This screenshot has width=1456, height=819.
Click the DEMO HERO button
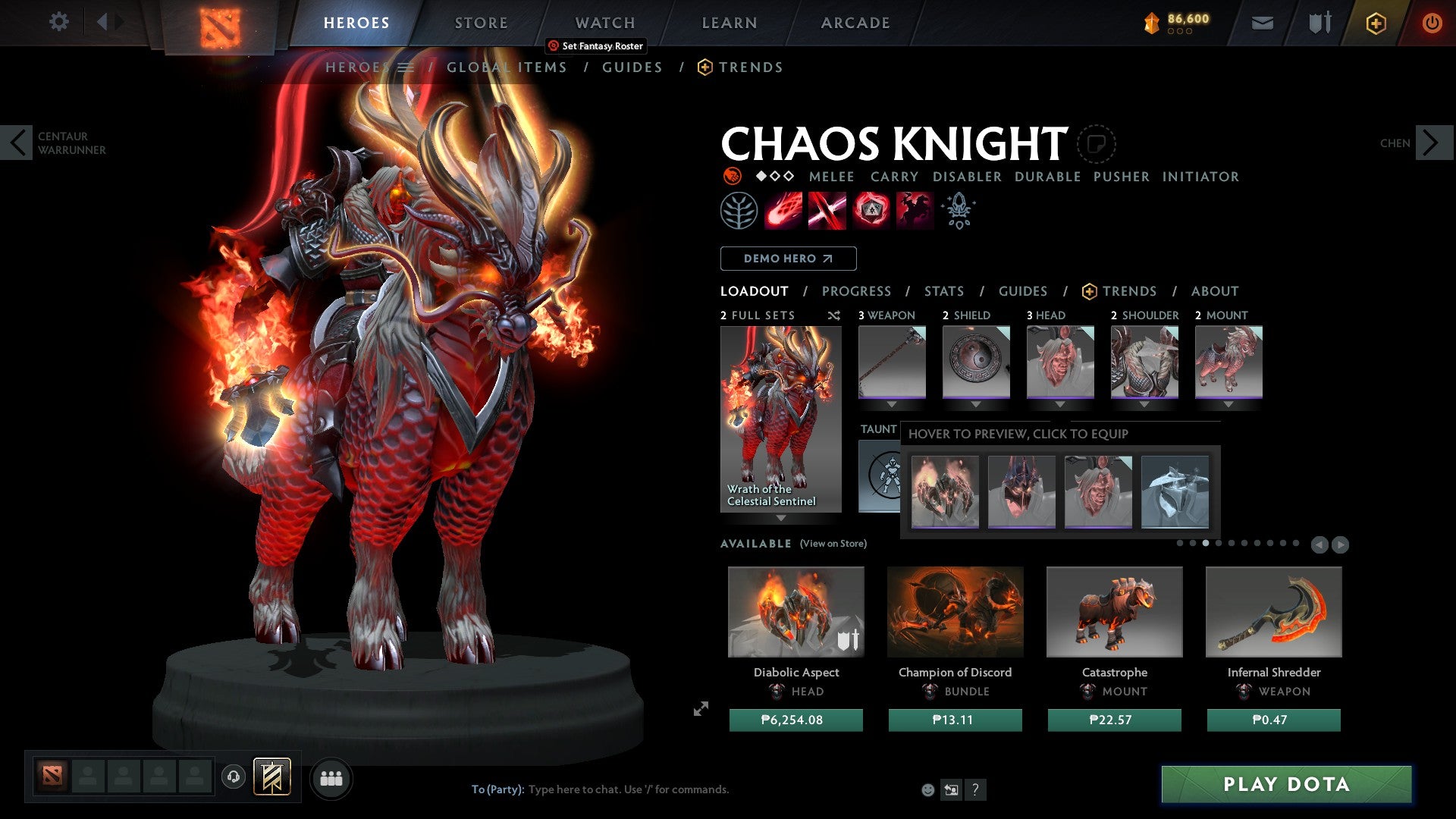click(787, 258)
